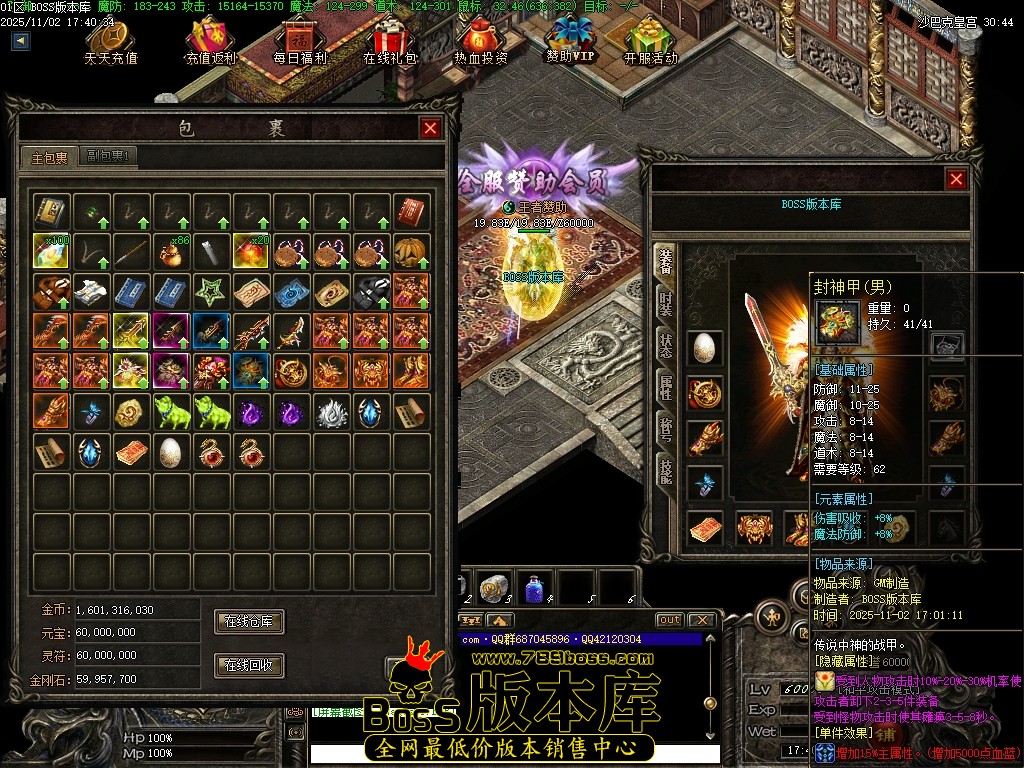Viewport: 1024px width, 768px height.
Task: Open the 在线仓库 online warehouse
Action: click(x=249, y=621)
